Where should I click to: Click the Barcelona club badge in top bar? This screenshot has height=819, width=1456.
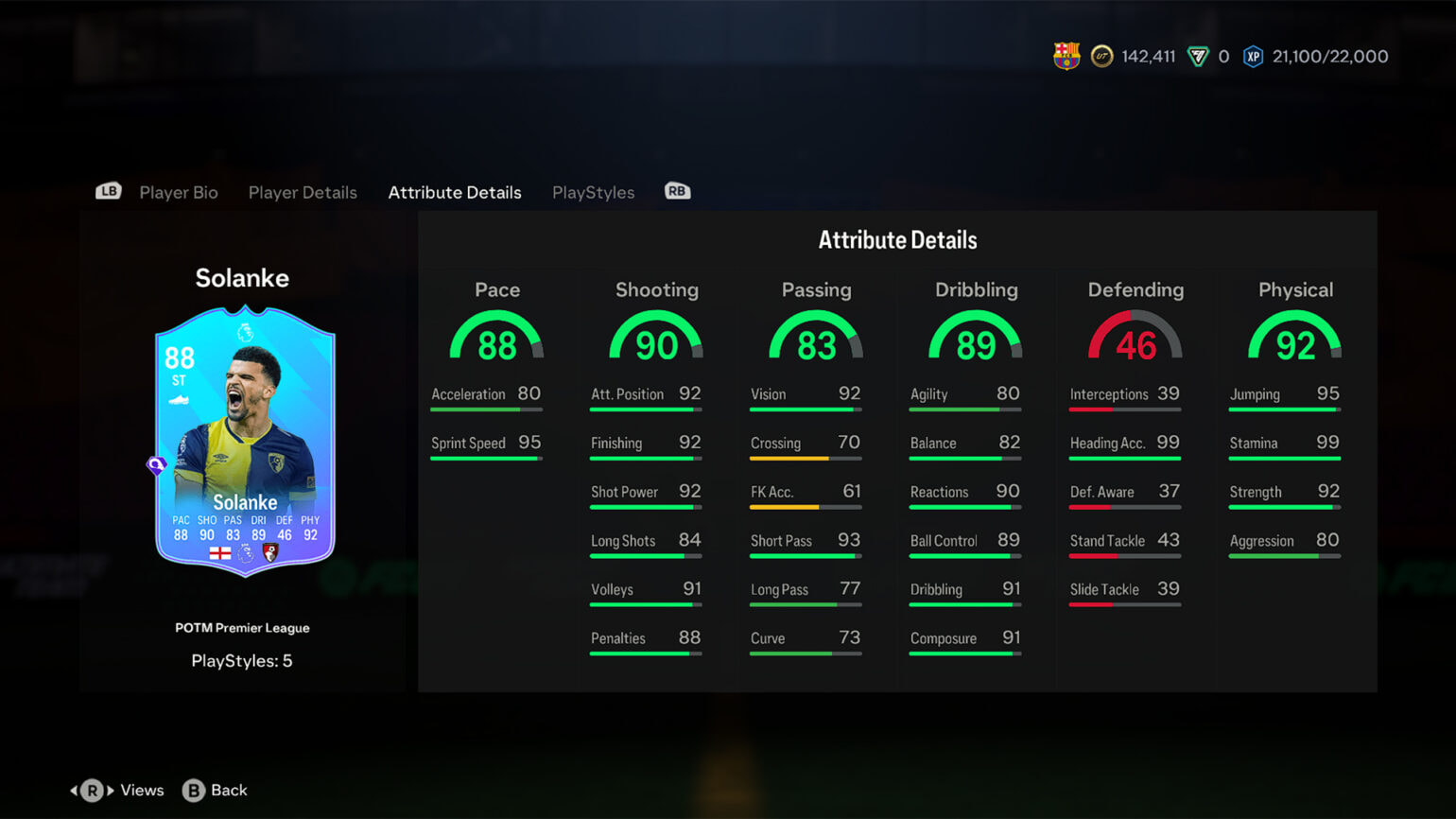point(1066,56)
